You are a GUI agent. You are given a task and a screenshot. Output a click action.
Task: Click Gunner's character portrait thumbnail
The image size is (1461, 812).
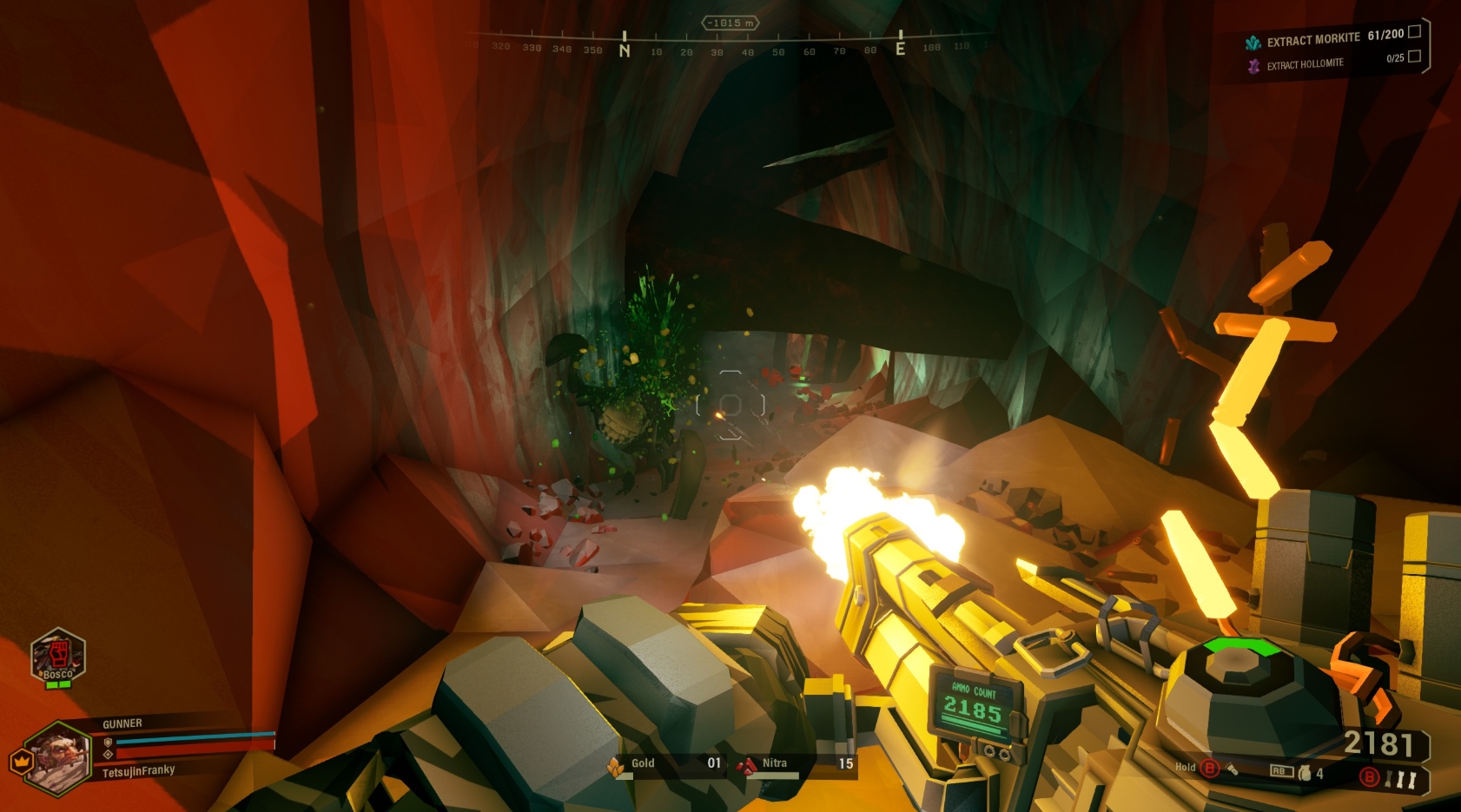pos(59,757)
